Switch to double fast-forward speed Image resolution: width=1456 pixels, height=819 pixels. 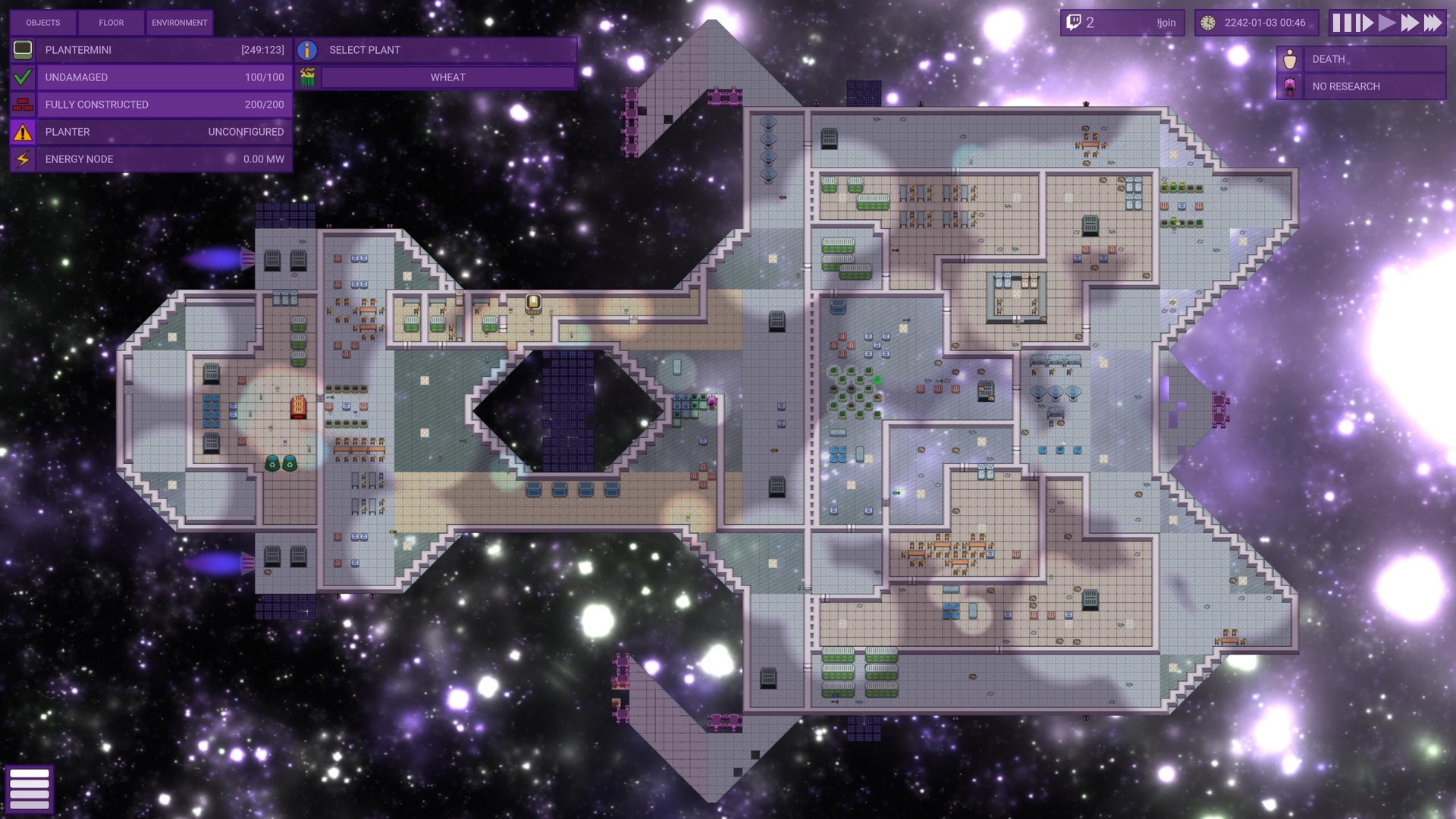pyautogui.click(x=1410, y=23)
